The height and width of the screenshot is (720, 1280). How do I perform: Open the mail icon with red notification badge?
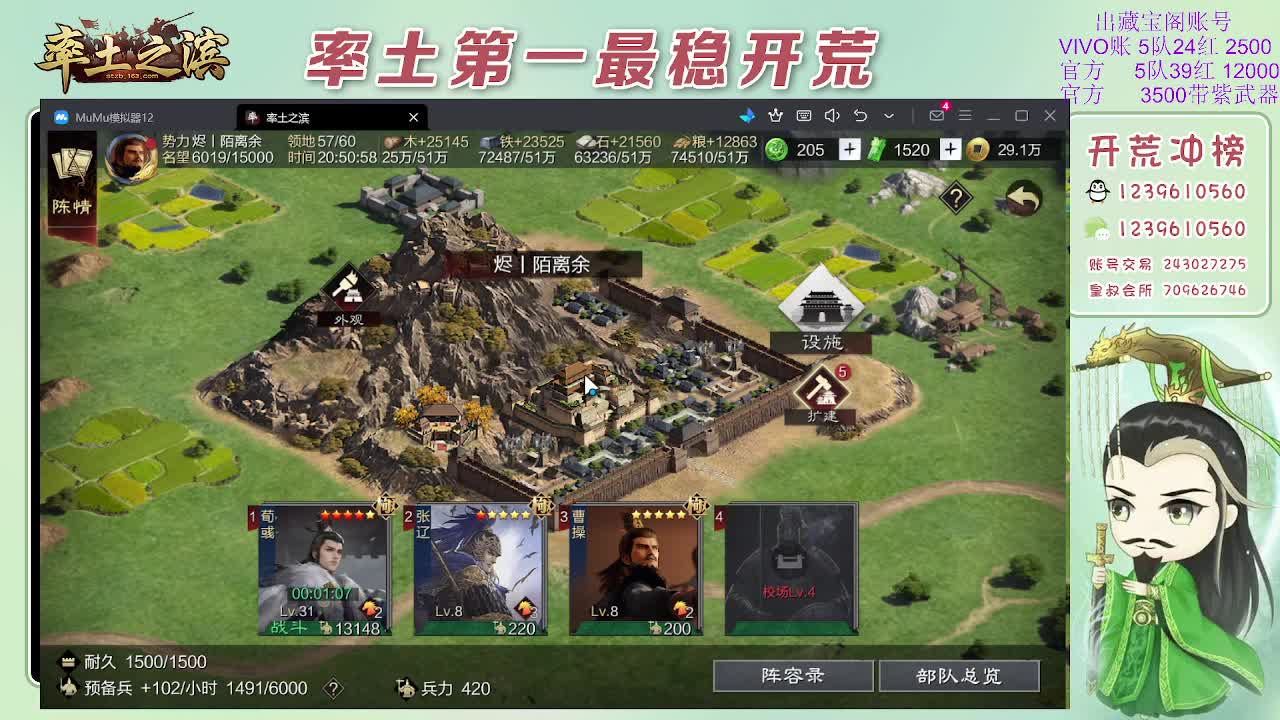935,117
